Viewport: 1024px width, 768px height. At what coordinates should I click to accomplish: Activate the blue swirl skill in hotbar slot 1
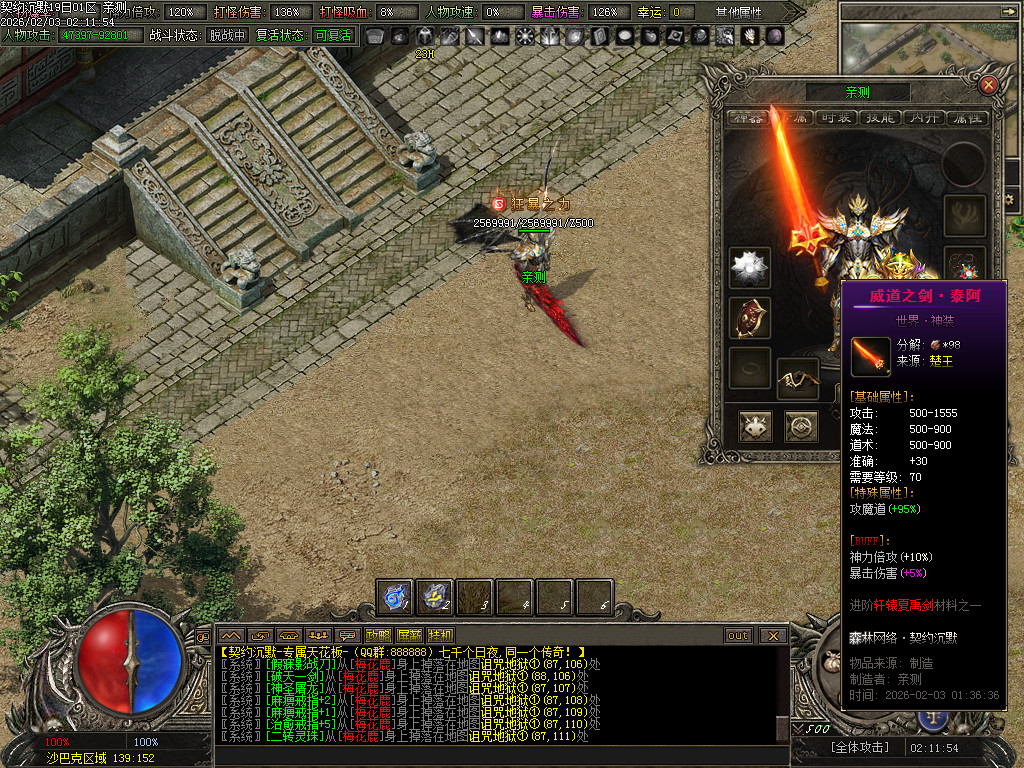tap(395, 597)
